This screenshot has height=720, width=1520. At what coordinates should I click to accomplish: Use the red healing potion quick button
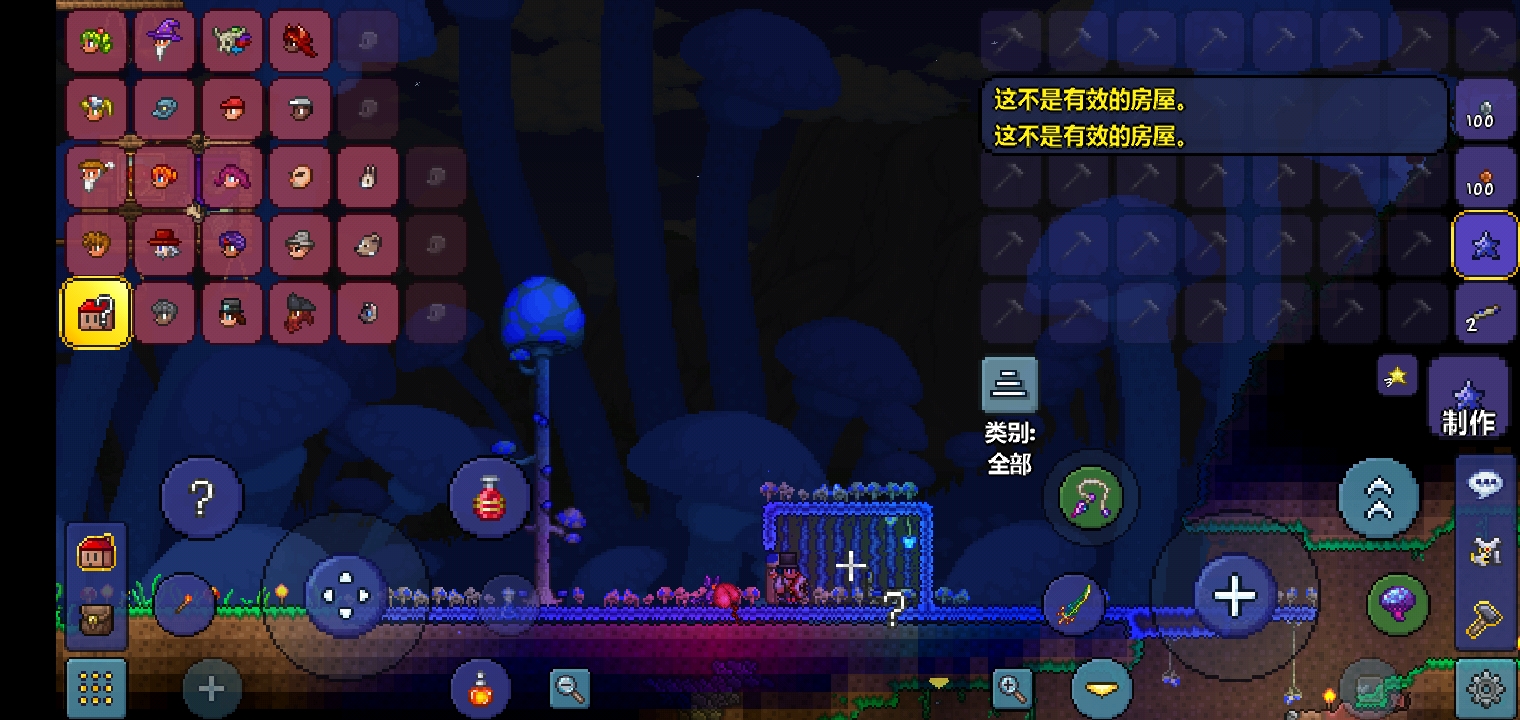click(488, 498)
